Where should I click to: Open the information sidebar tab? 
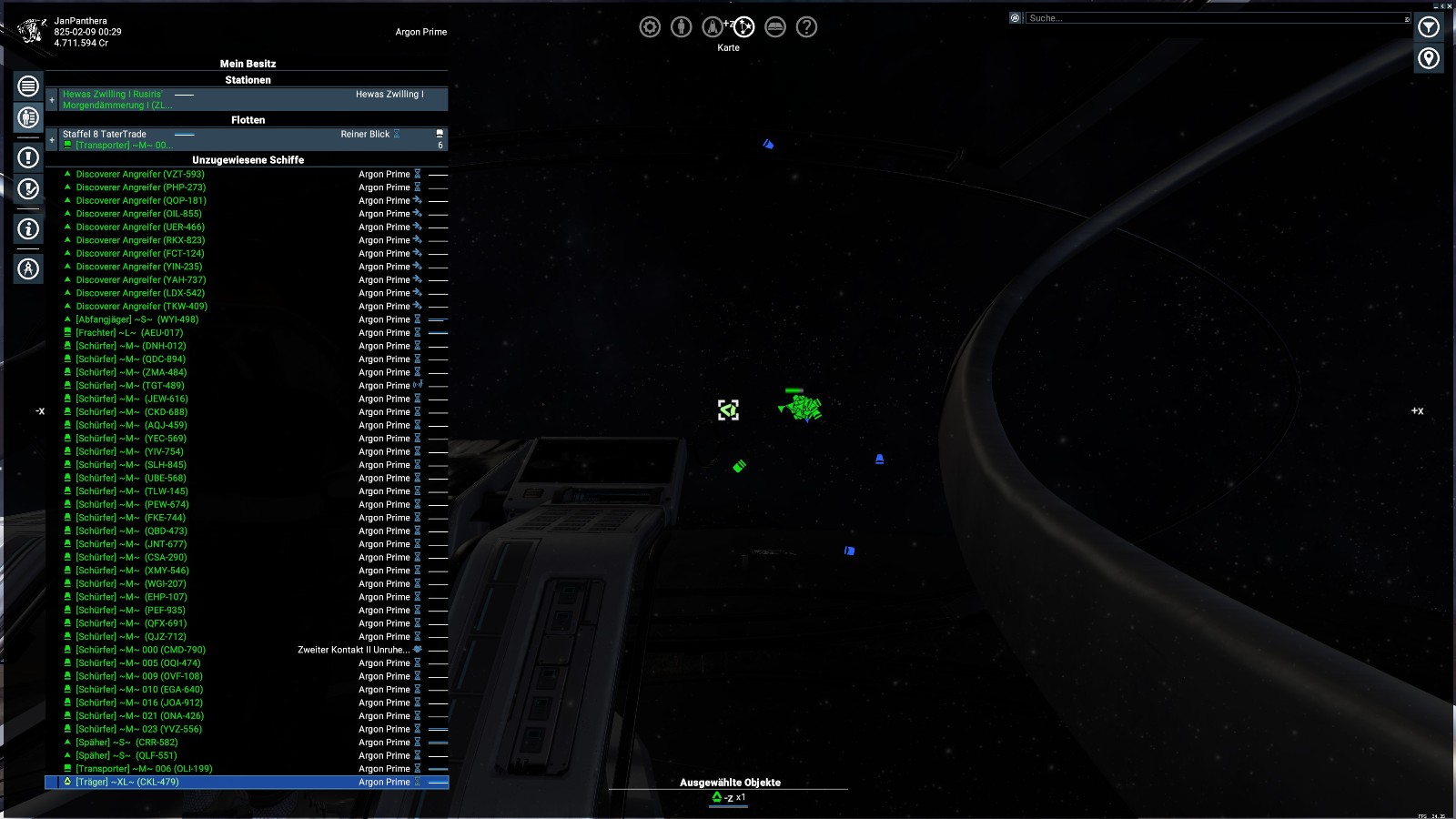28,229
